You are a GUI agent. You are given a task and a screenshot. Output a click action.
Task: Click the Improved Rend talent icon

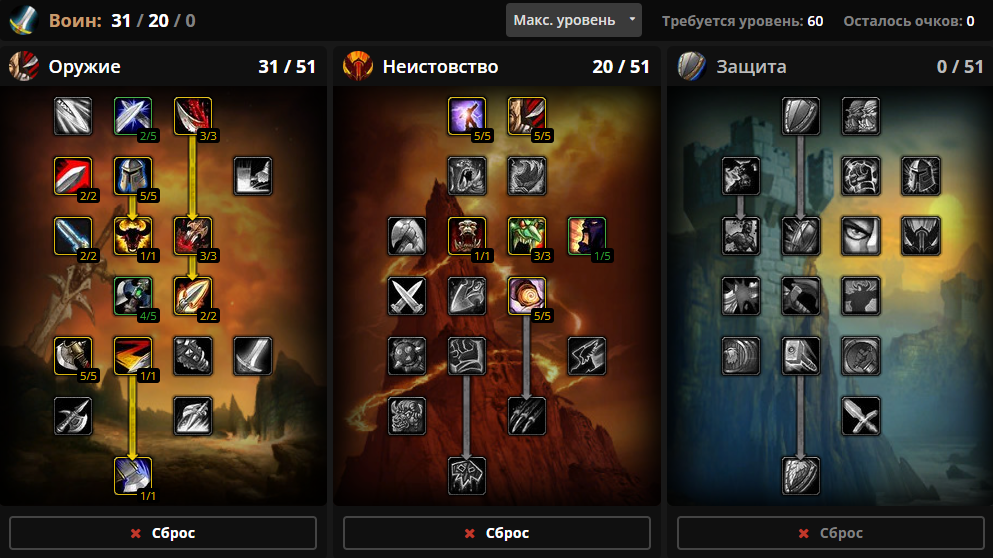tap(193, 116)
